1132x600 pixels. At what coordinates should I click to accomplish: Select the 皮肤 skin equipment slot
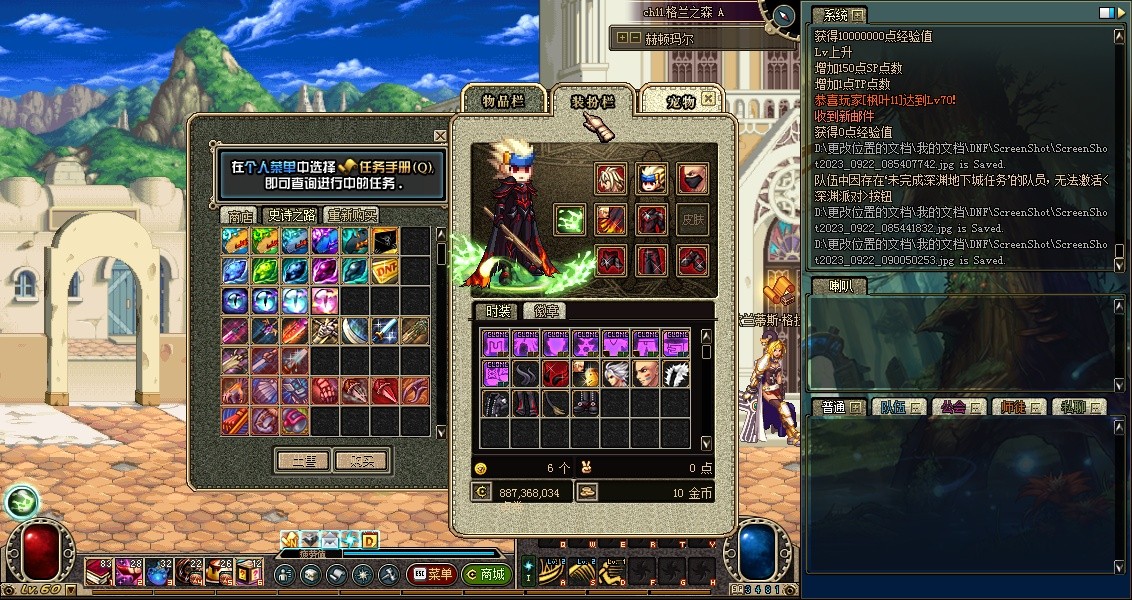point(691,220)
